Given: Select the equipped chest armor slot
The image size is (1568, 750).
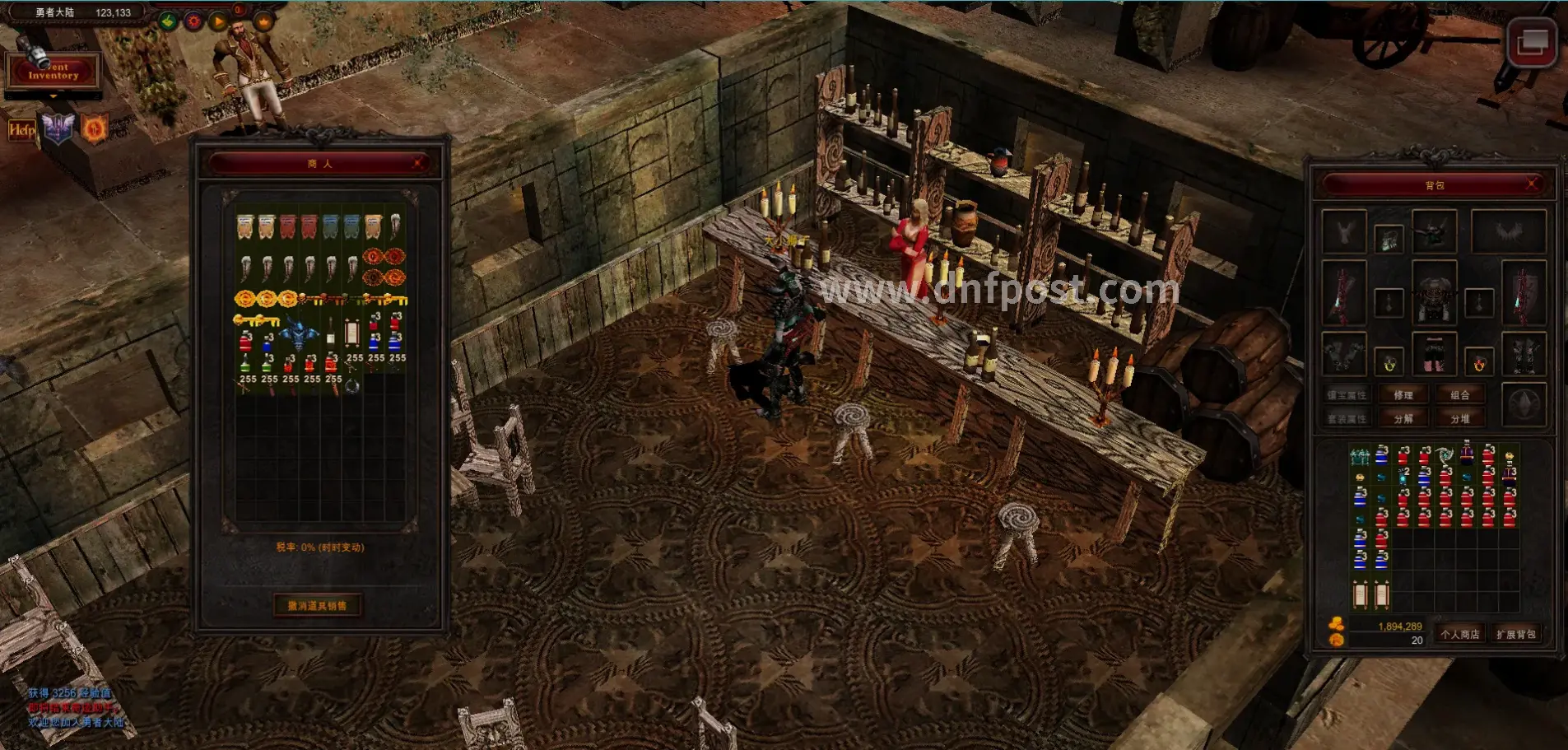Looking at the screenshot, I should click(x=1434, y=292).
